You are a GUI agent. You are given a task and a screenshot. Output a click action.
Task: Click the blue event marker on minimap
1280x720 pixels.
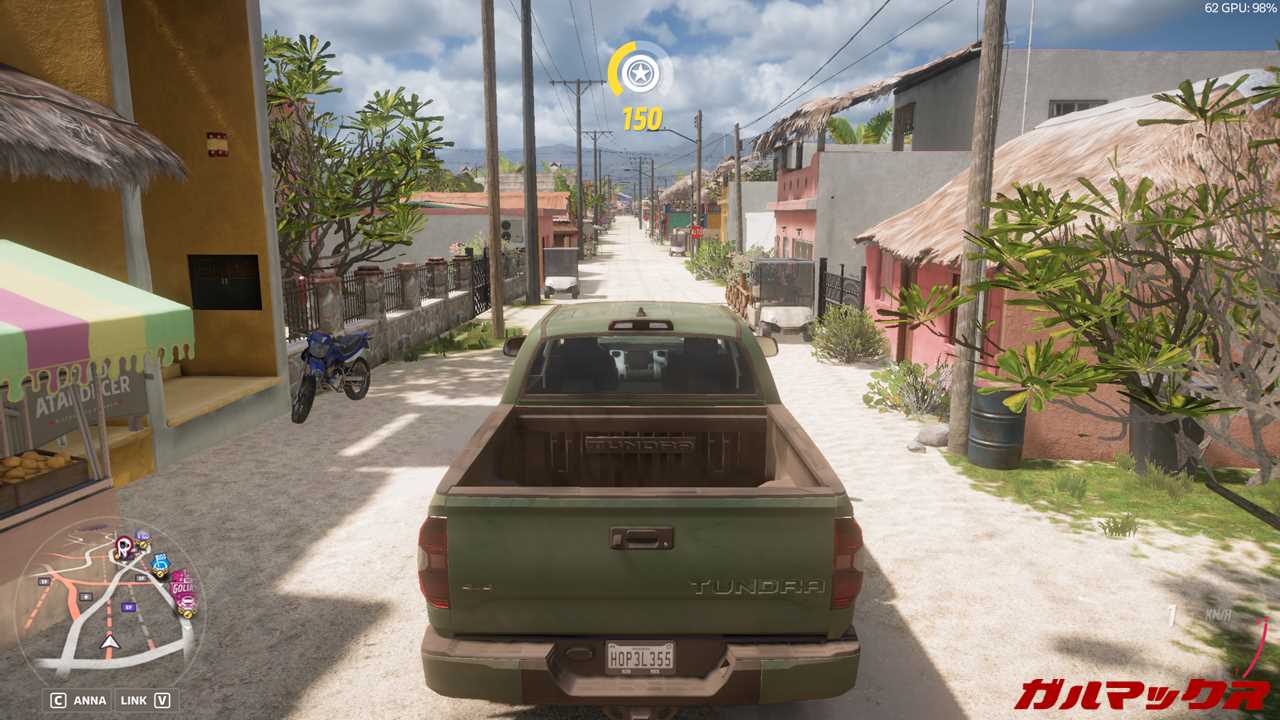160,564
